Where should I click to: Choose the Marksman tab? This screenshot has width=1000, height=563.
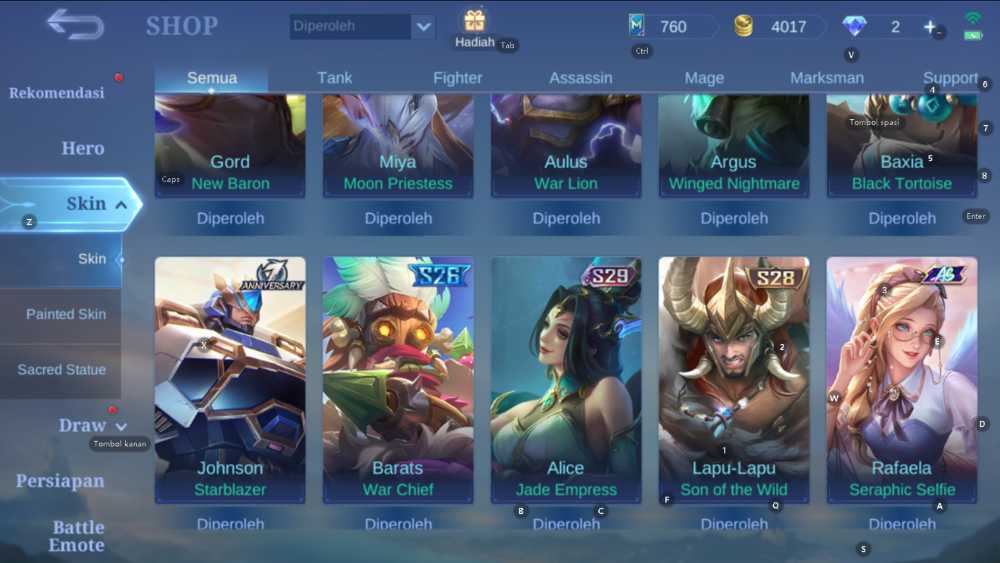pyautogui.click(x=827, y=78)
